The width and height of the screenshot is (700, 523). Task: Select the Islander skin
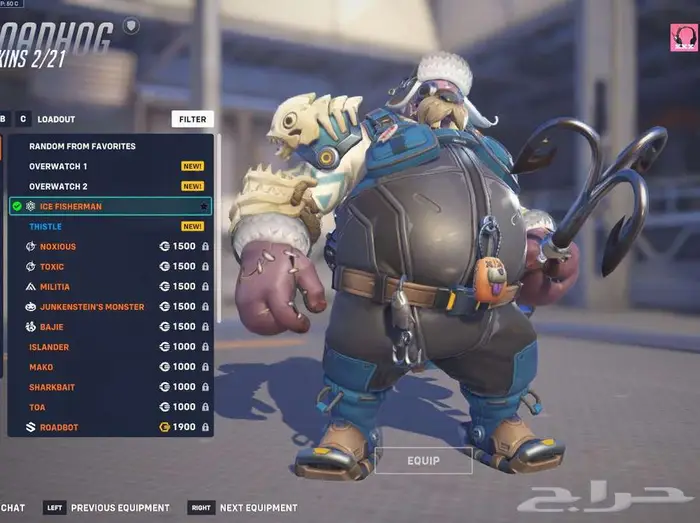coord(49,347)
